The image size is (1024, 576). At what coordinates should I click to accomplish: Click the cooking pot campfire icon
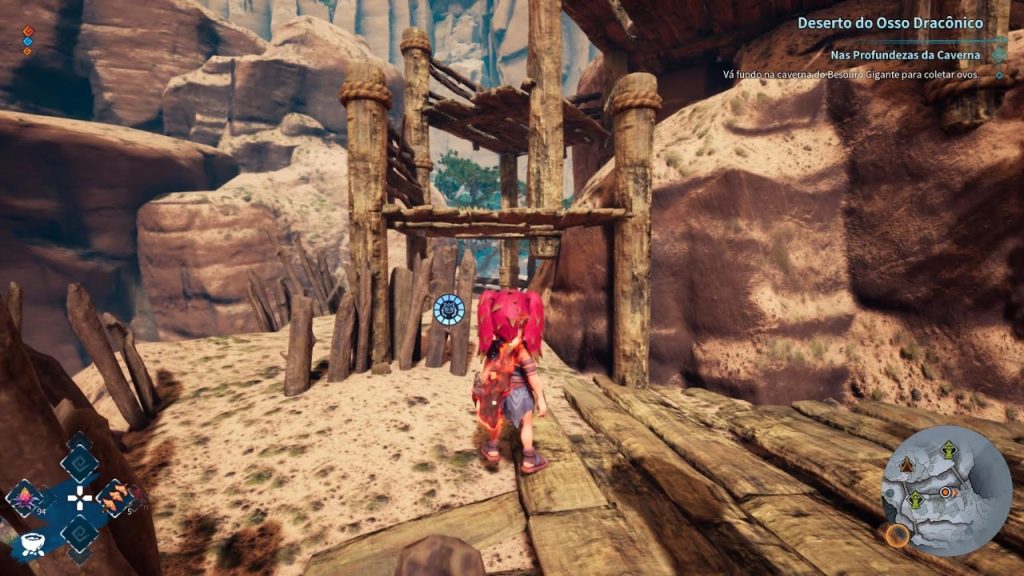pos(31,544)
